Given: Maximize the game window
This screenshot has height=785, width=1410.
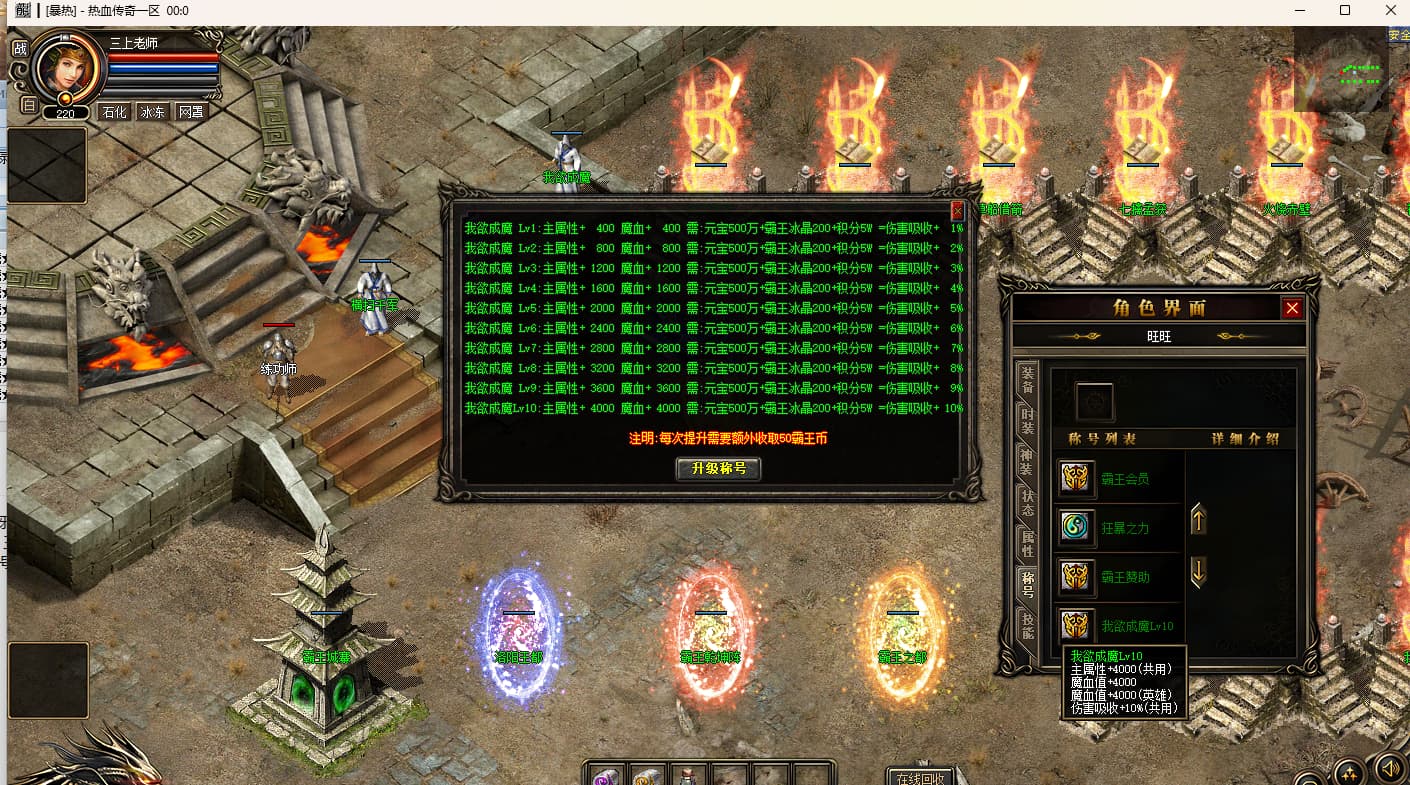Looking at the screenshot, I should (x=1344, y=11).
